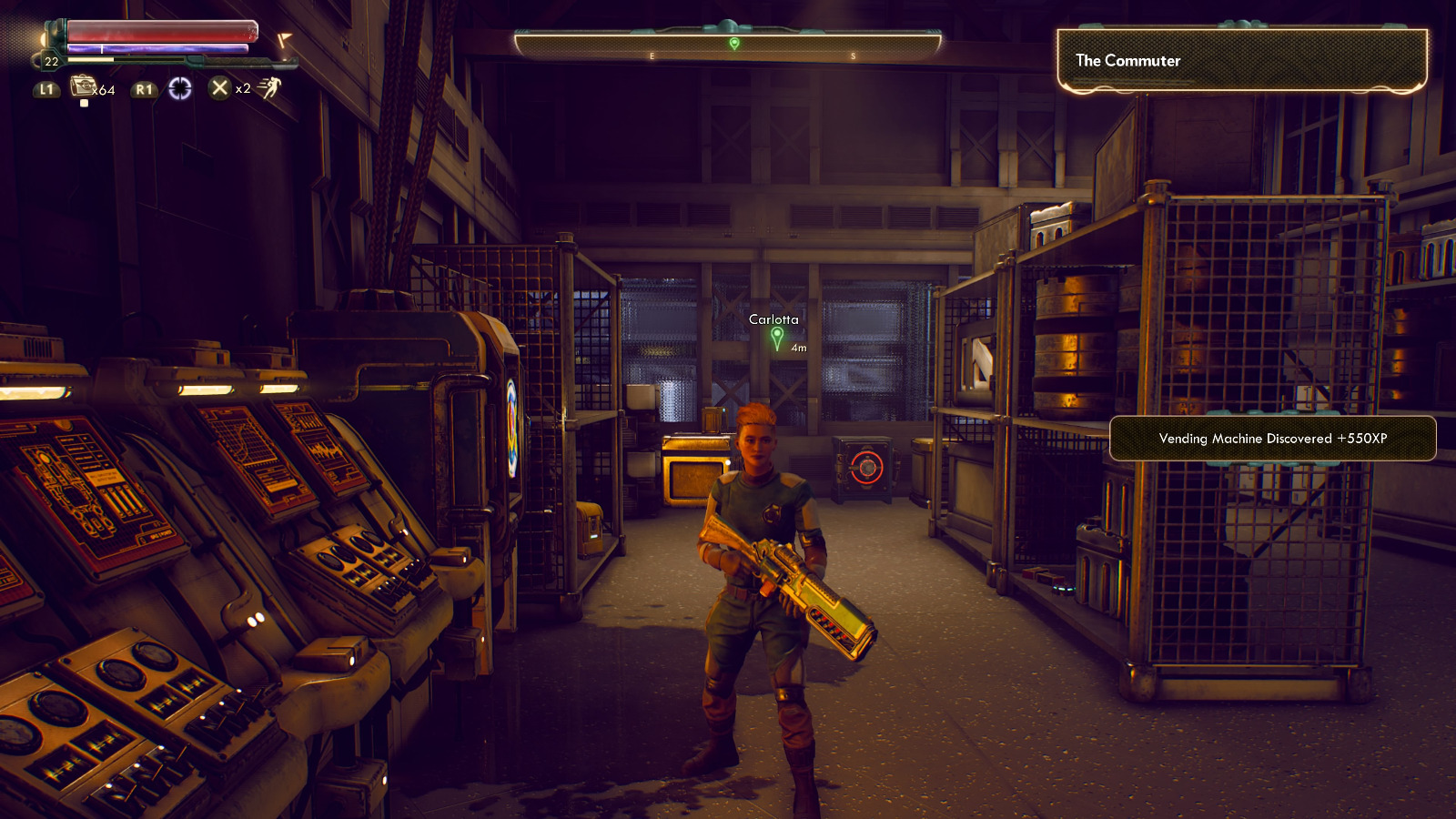Screen dimensions: 1456x819
Task: Click the medkit inhaler icon in the HUD
Action: tap(83, 87)
